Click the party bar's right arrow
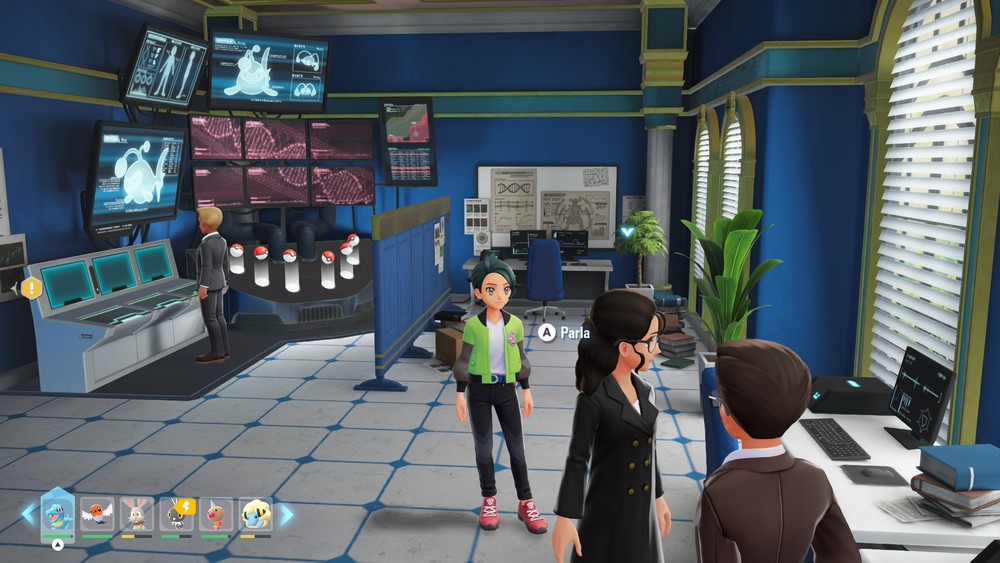This screenshot has width=1000, height=563. coord(287,515)
